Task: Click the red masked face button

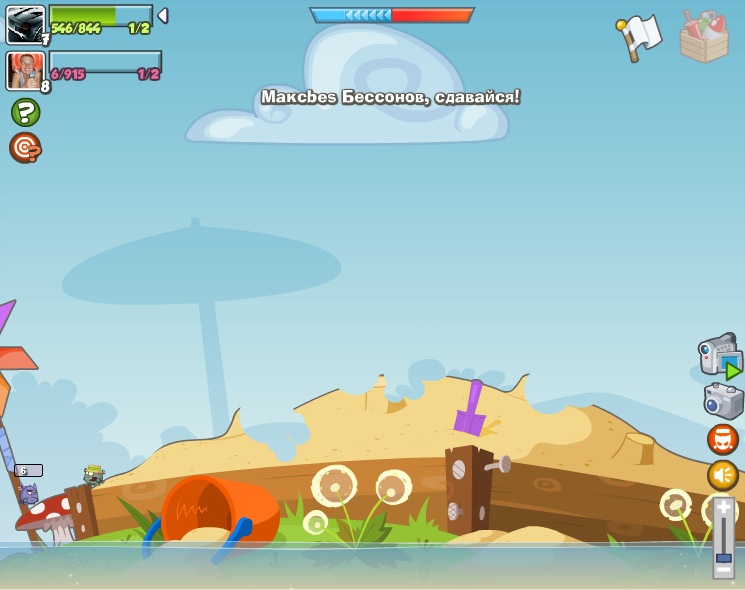Action: tap(723, 439)
